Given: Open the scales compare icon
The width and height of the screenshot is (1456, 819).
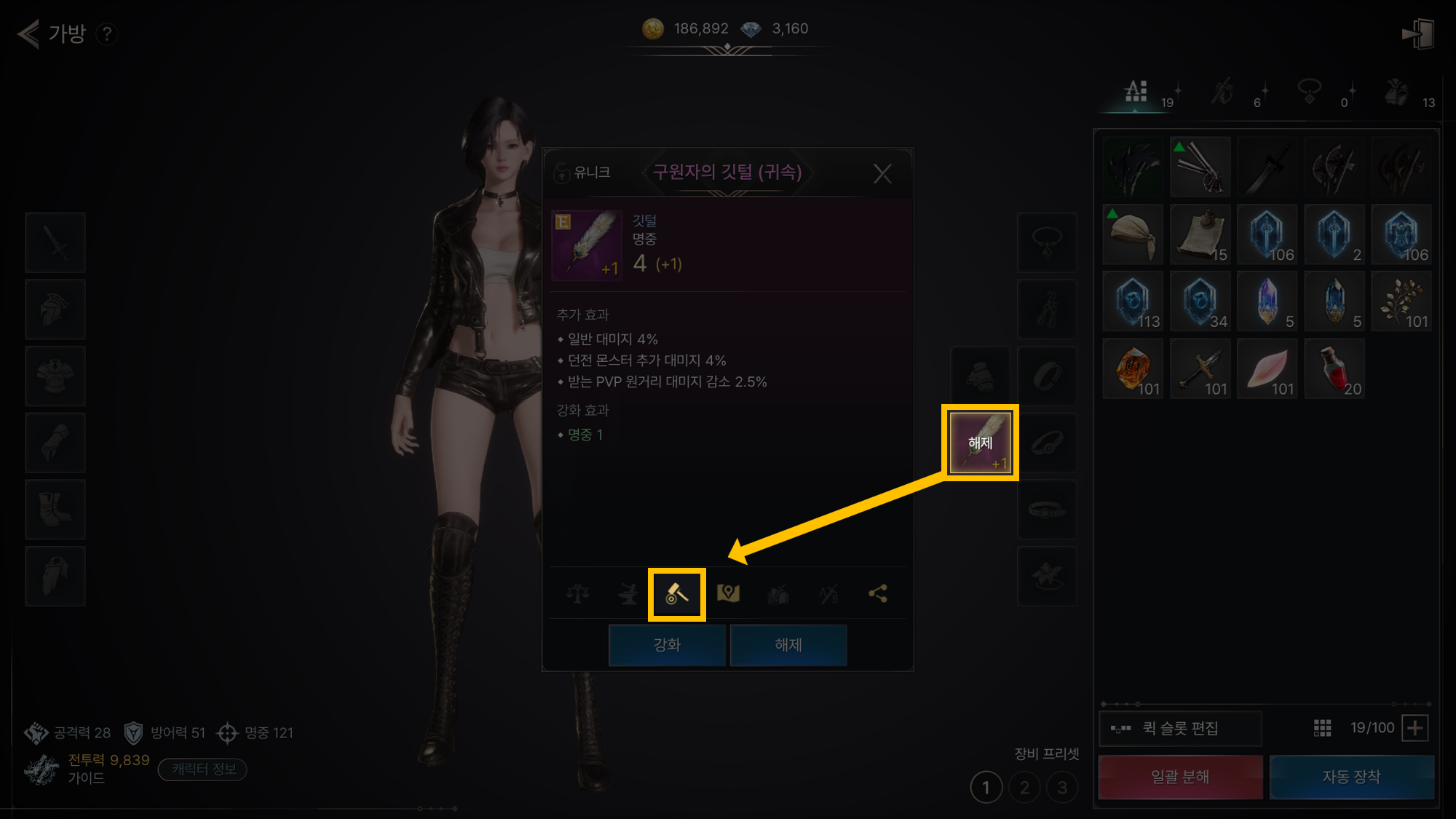Looking at the screenshot, I should click(x=578, y=594).
